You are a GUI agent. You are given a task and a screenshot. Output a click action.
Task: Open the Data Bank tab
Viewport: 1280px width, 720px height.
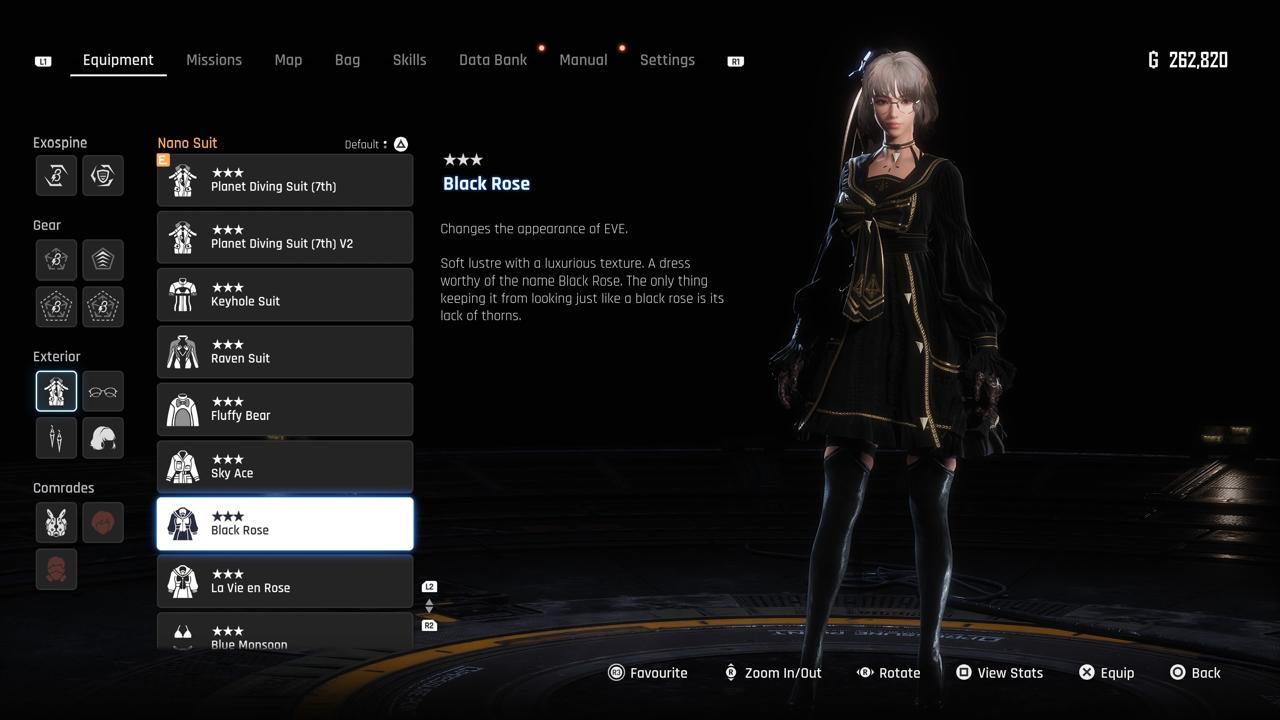point(493,60)
